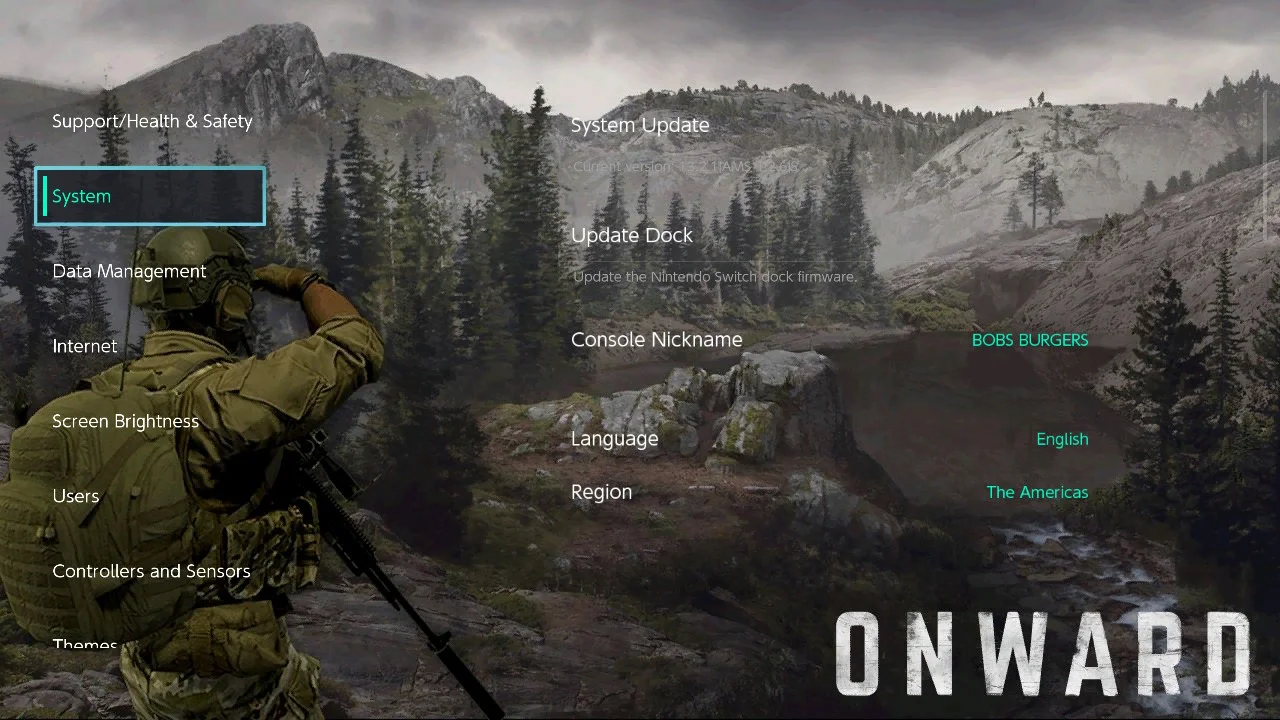The height and width of the screenshot is (720, 1280).
Task: Change the Region setting
Action: click(828, 492)
